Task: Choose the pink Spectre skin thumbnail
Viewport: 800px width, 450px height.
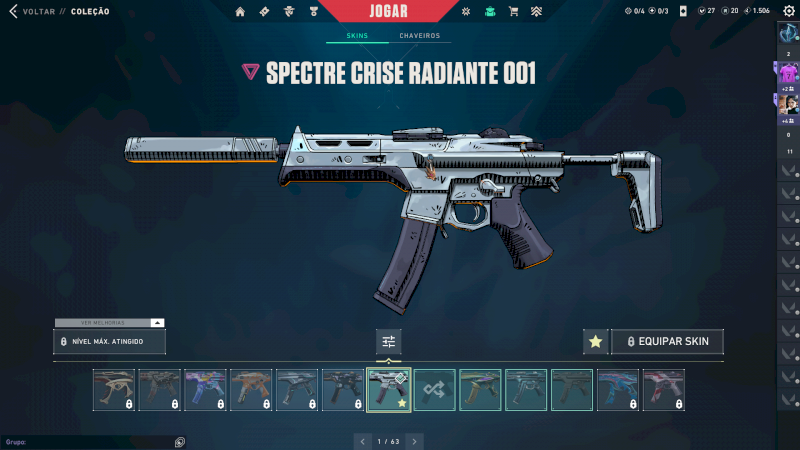Action: 665,389
